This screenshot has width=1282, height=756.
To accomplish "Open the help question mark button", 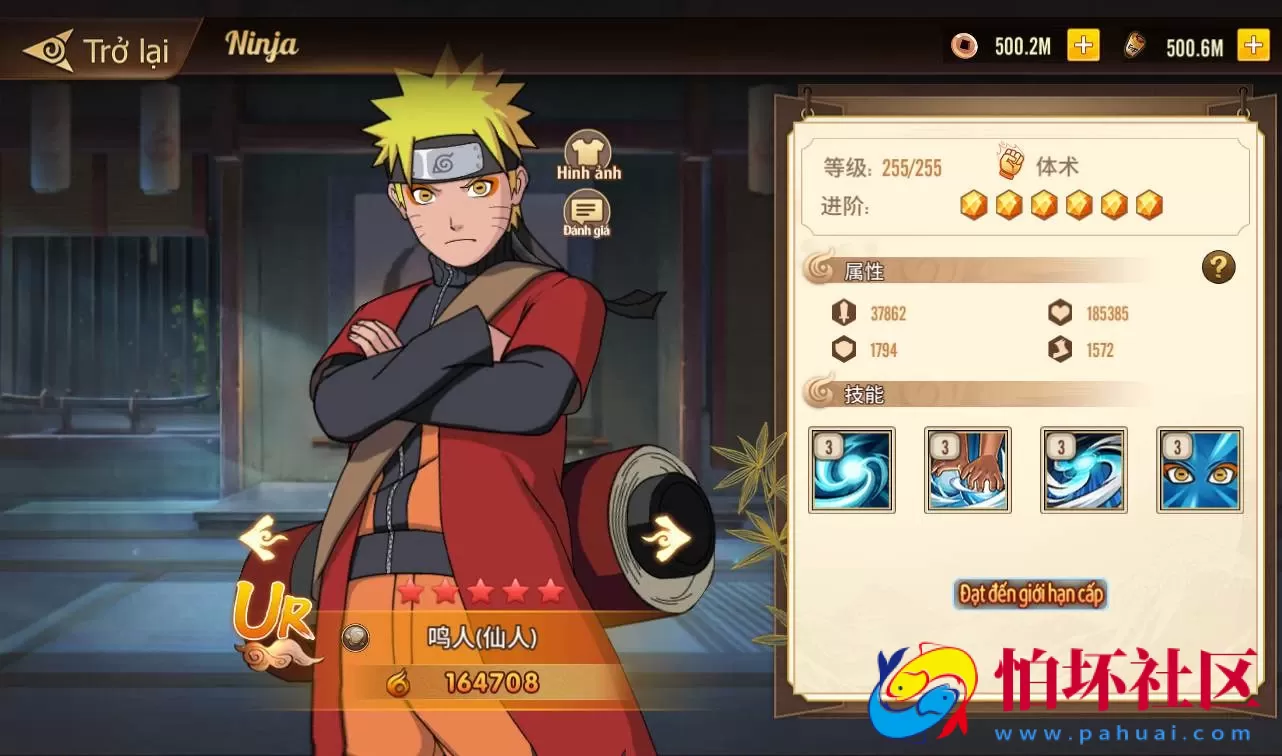I will pyautogui.click(x=1218, y=267).
